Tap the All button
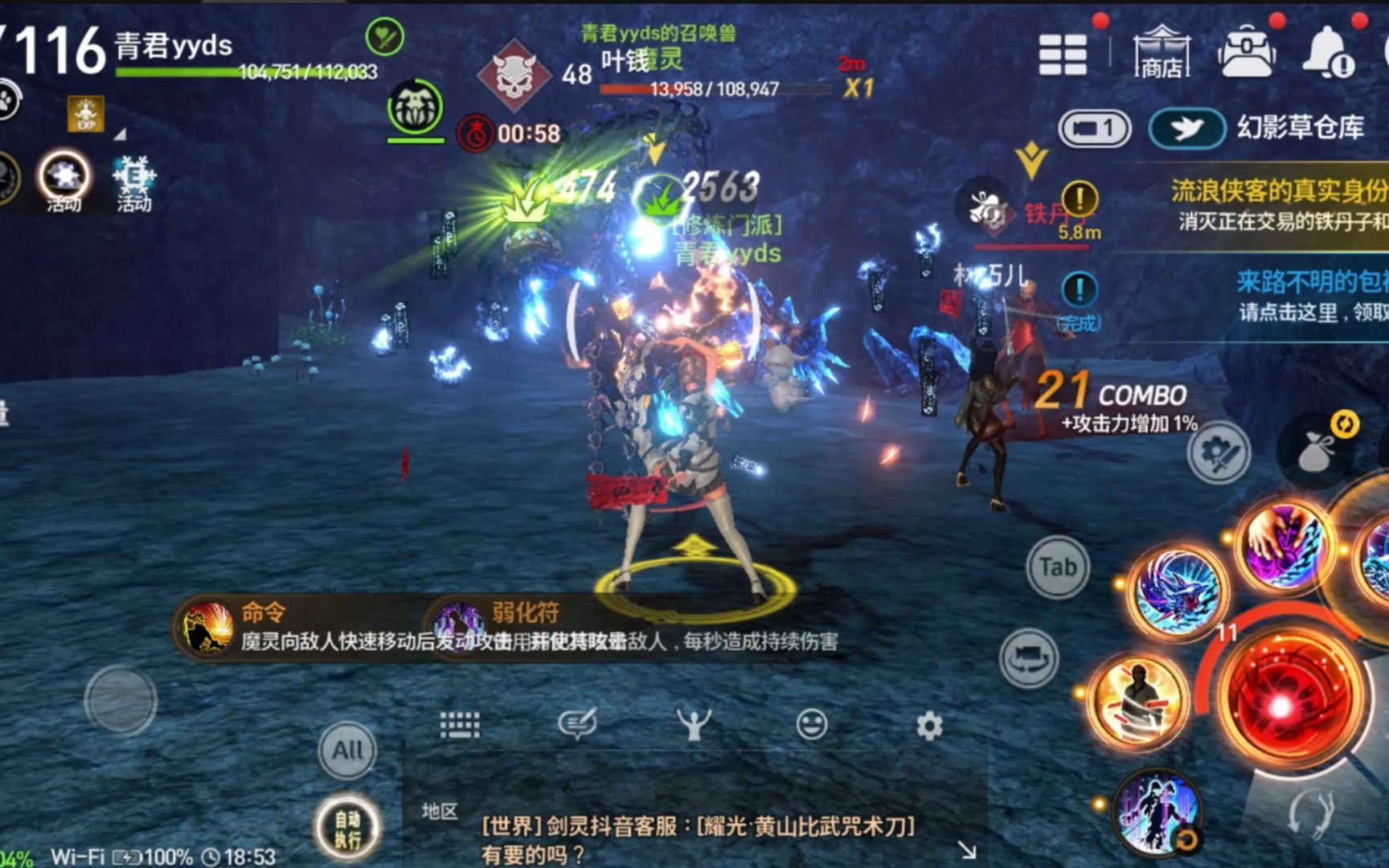 tap(347, 751)
